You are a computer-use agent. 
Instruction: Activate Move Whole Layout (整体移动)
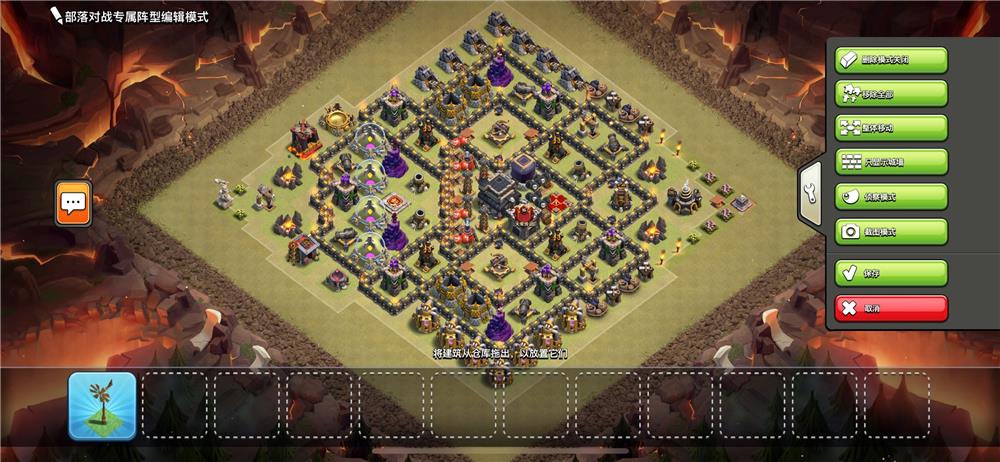pos(891,128)
